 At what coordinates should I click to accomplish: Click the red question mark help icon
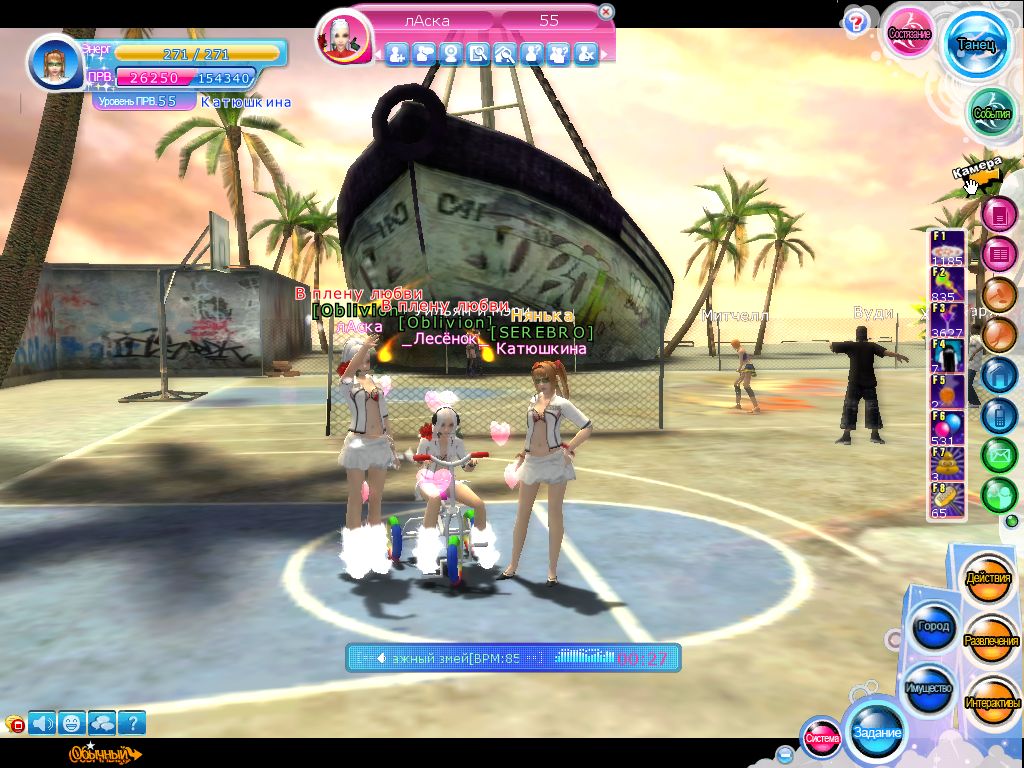click(855, 23)
